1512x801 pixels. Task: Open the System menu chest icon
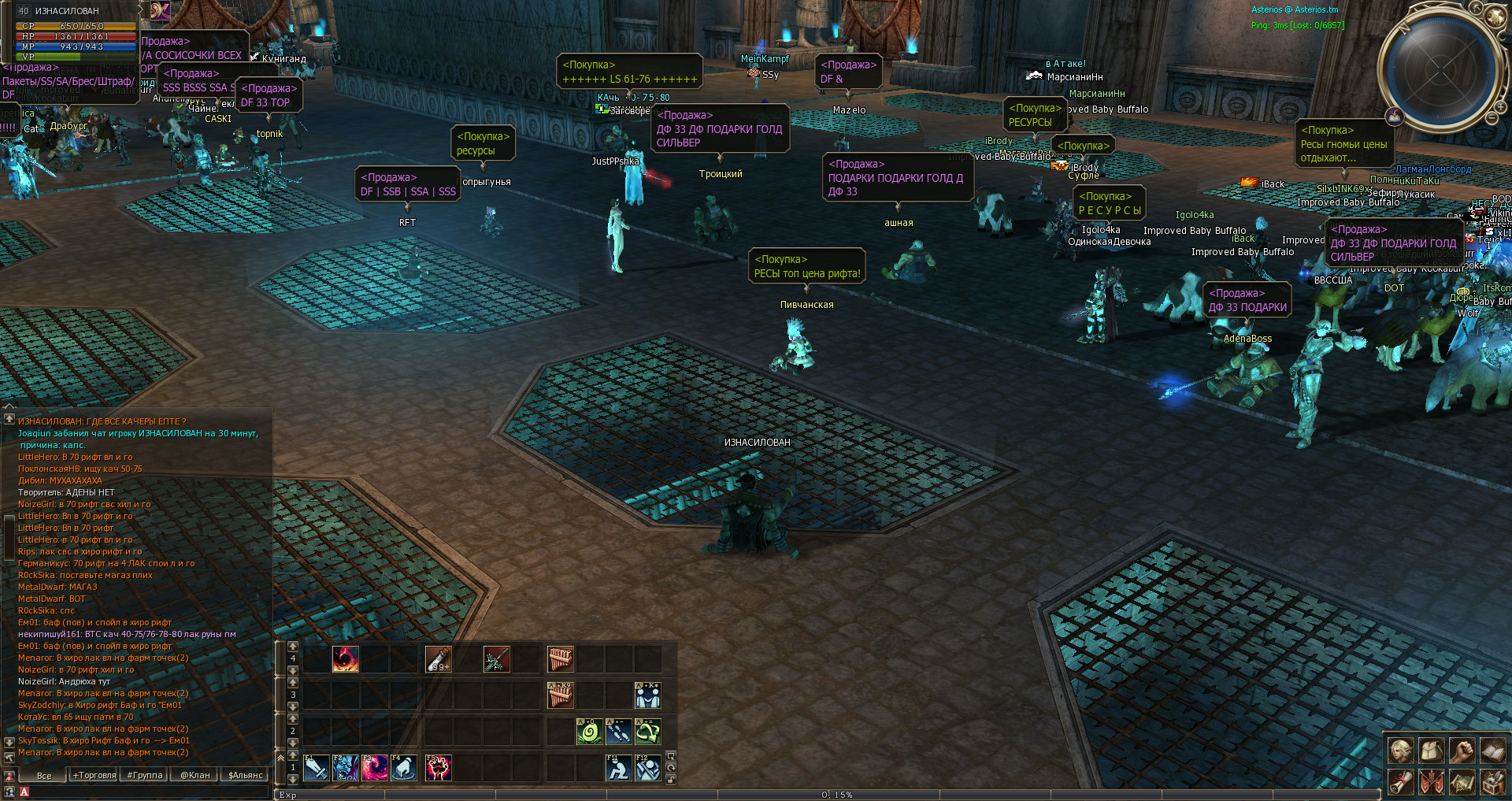1492,781
